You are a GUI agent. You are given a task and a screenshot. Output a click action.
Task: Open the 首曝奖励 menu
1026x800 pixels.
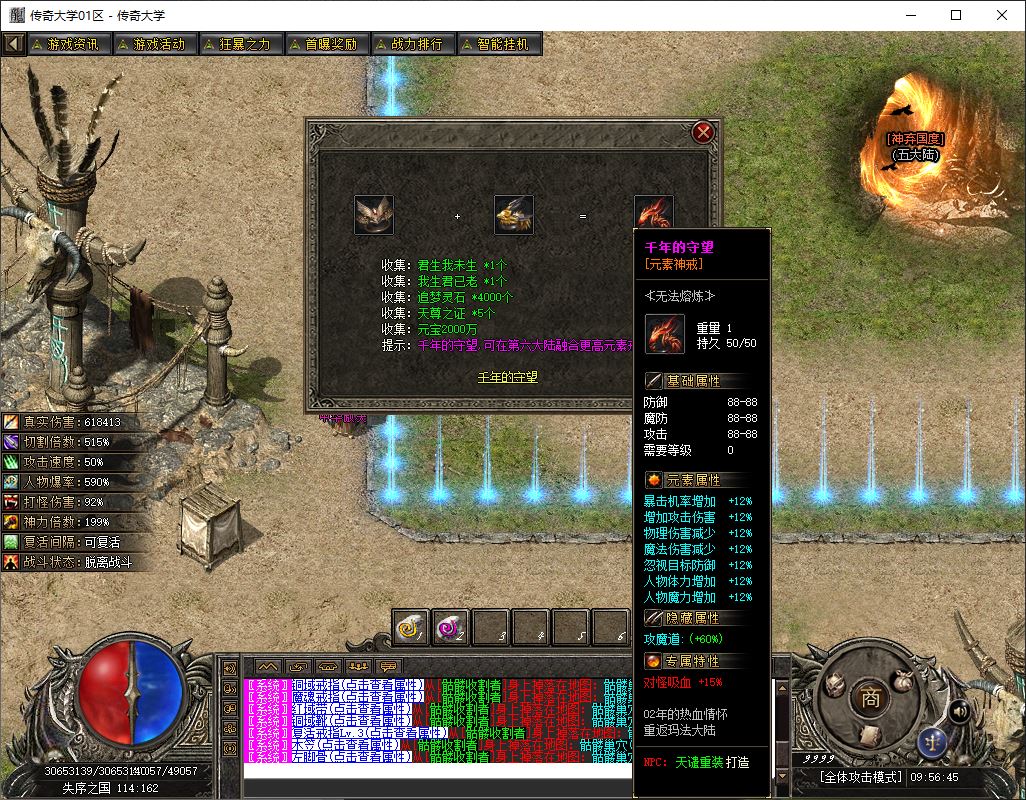pyautogui.click(x=323, y=44)
